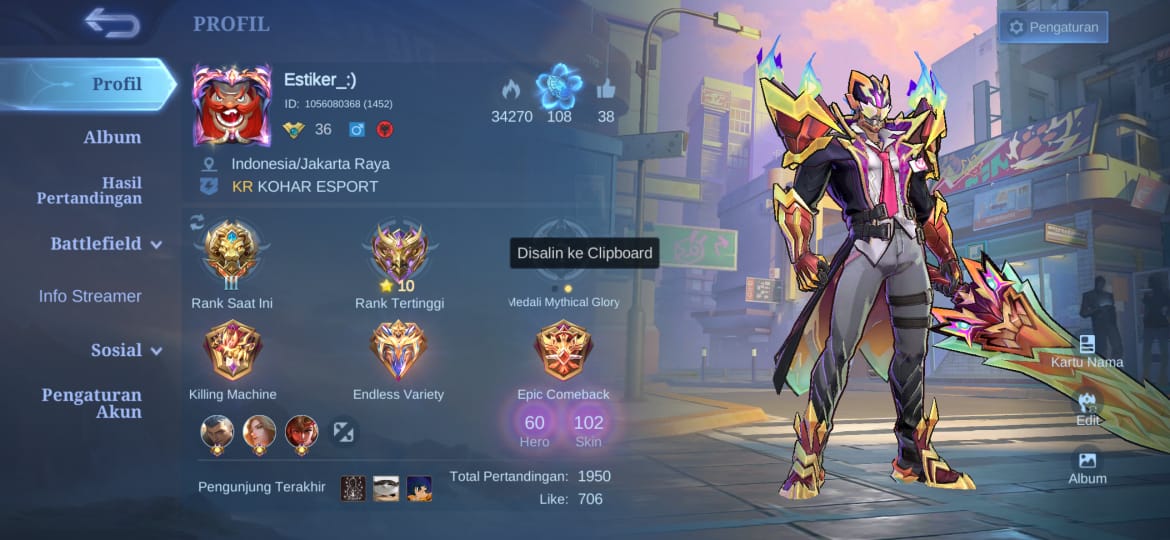Click the Pengaturan settings button
The height and width of the screenshot is (540, 1170).
pos(1053,27)
